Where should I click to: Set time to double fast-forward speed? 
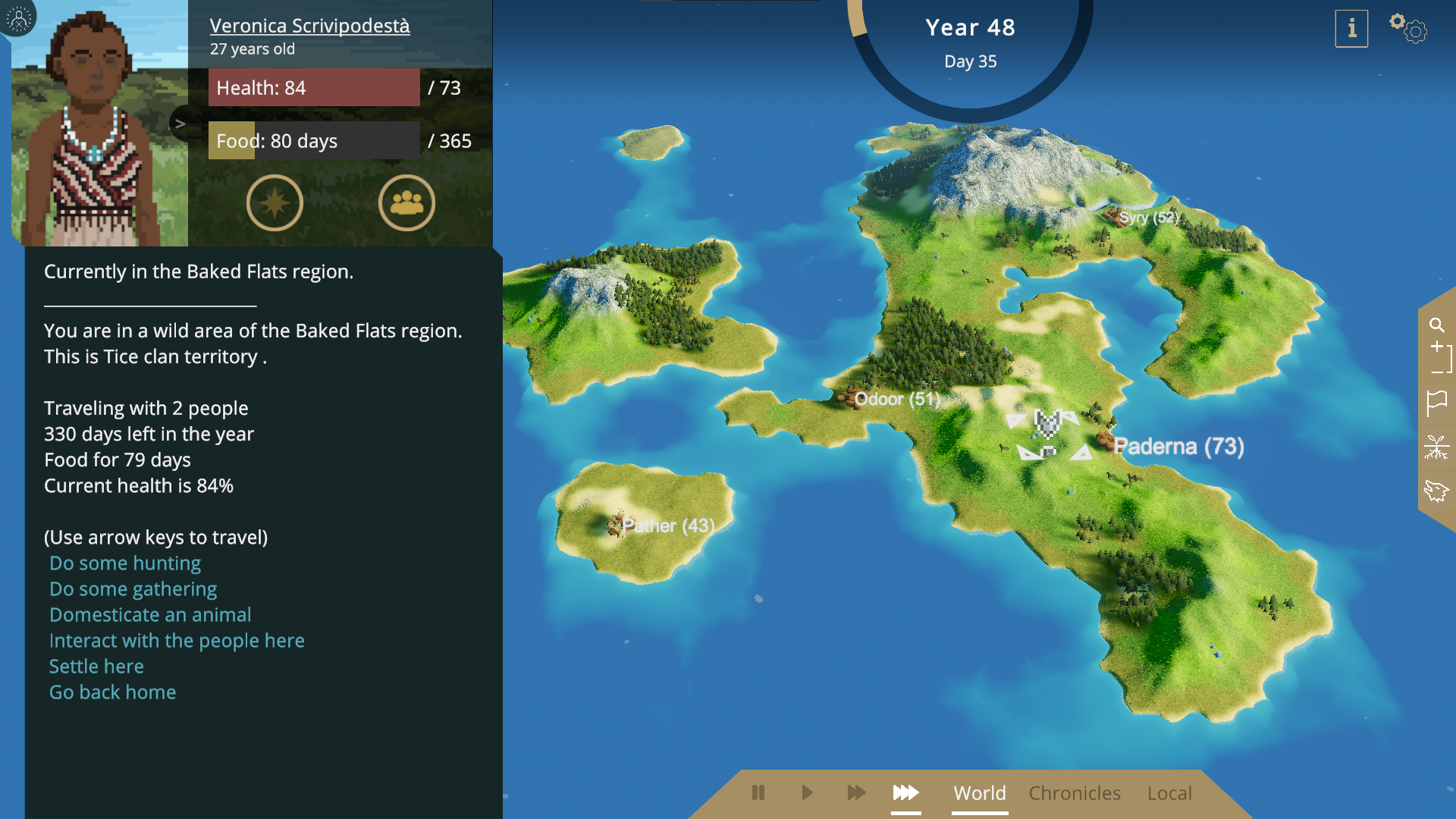tap(856, 792)
